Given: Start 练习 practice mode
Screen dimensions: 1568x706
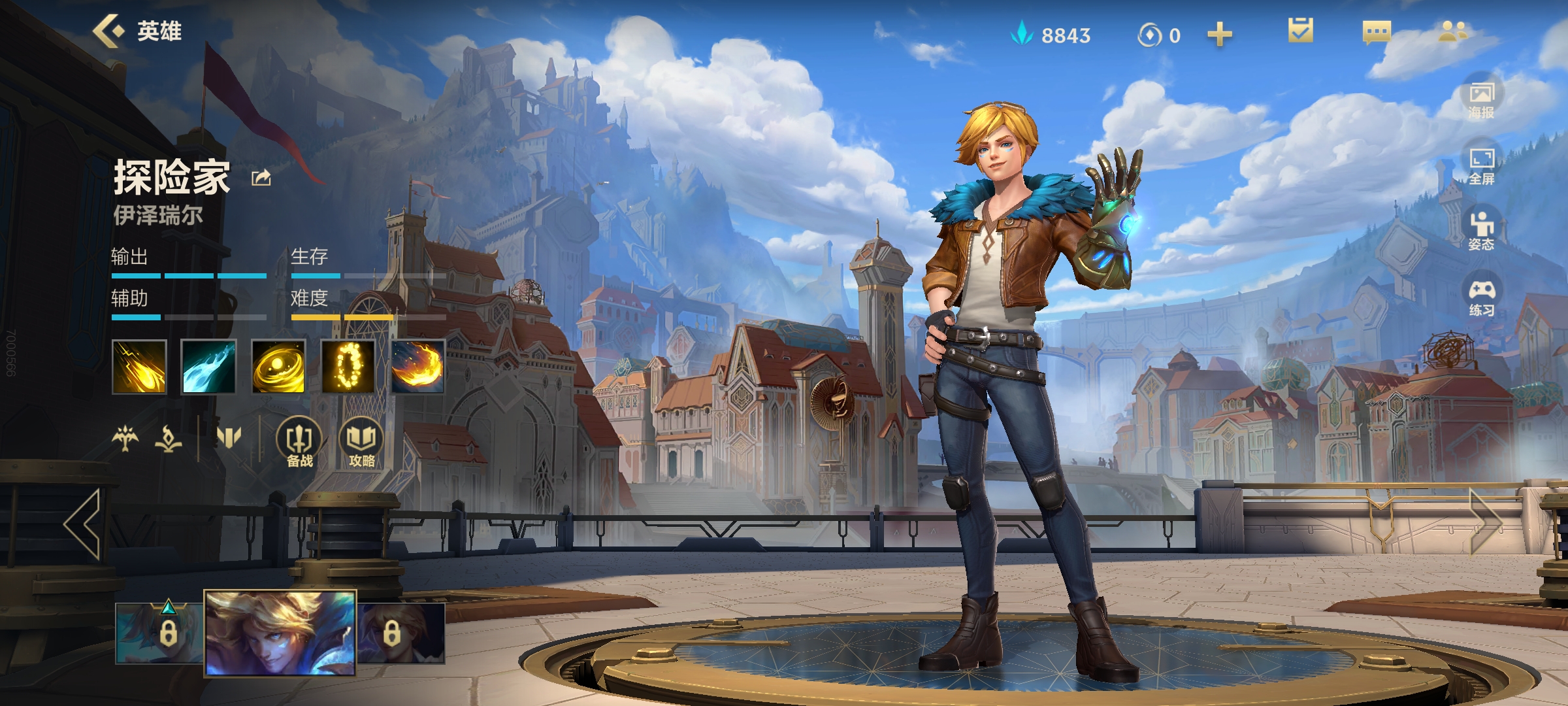Looking at the screenshot, I should [x=1481, y=297].
